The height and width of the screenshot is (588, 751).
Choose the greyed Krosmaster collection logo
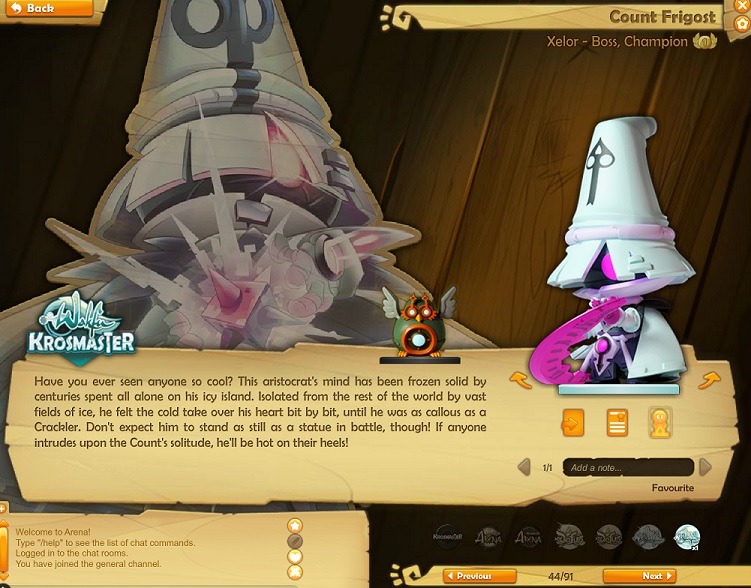pyautogui.click(x=449, y=537)
